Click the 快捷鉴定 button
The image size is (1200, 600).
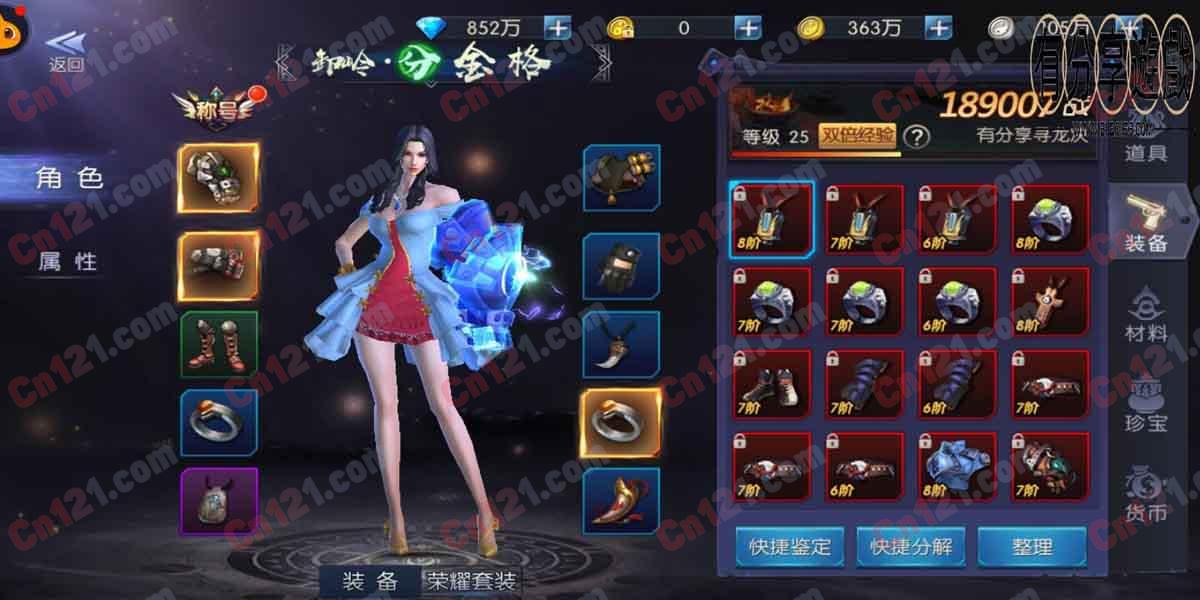[790, 547]
